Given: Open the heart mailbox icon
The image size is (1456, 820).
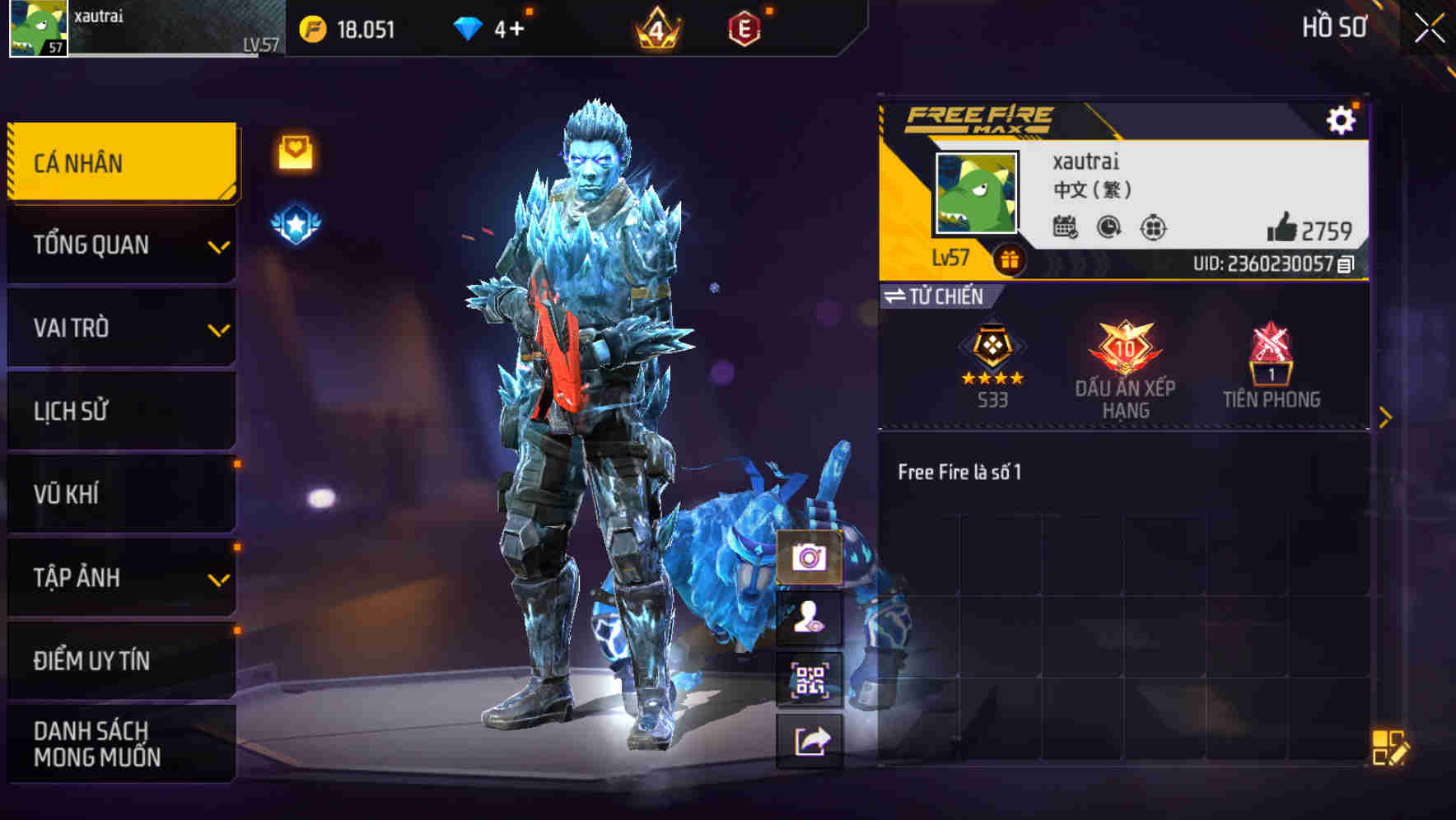Looking at the screenshot, I should (x=294, y=151).
